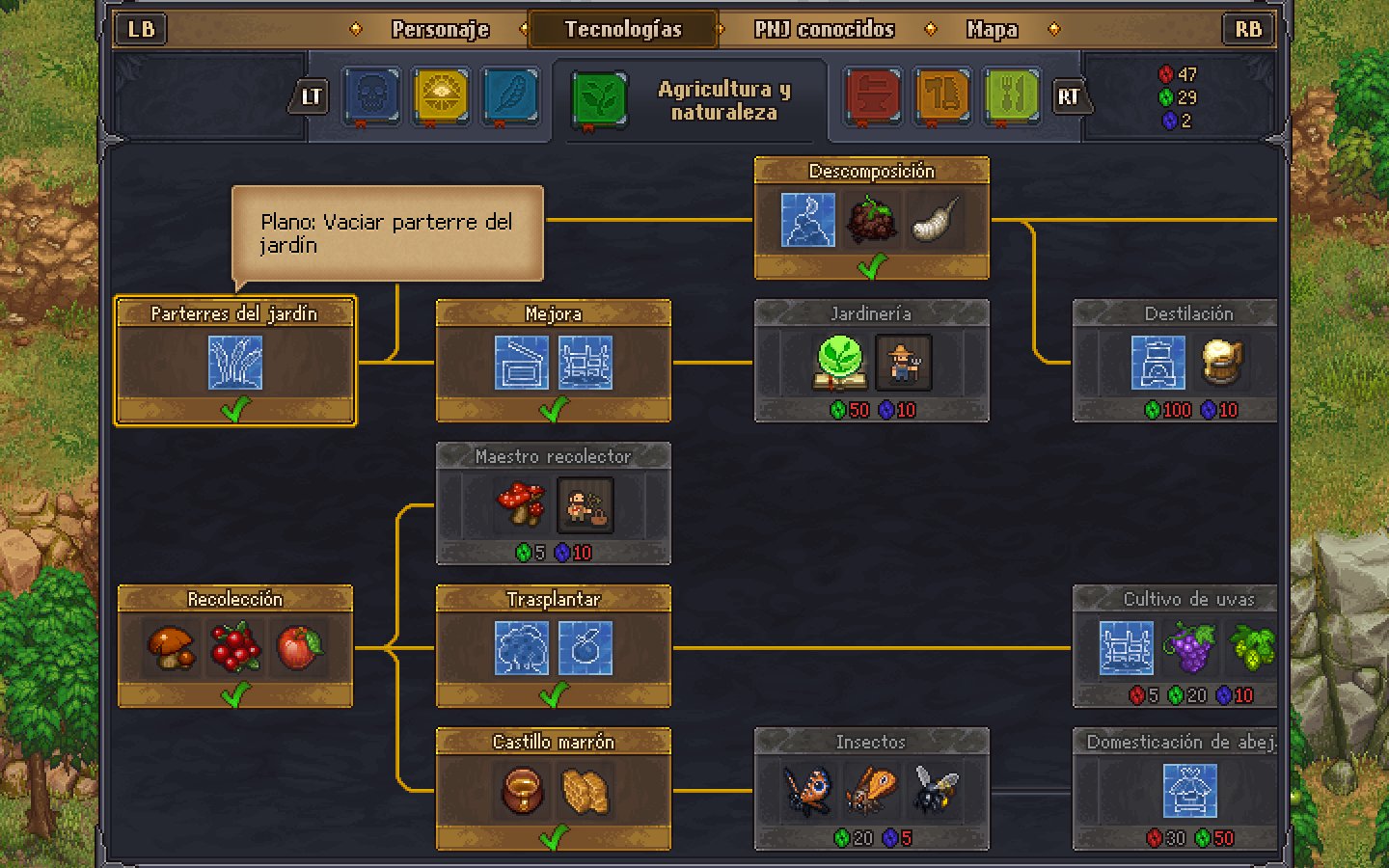1389x868 pixels.
Task: Click the checkmark under Castillo marrón
Action: click(x=553, y=835)
